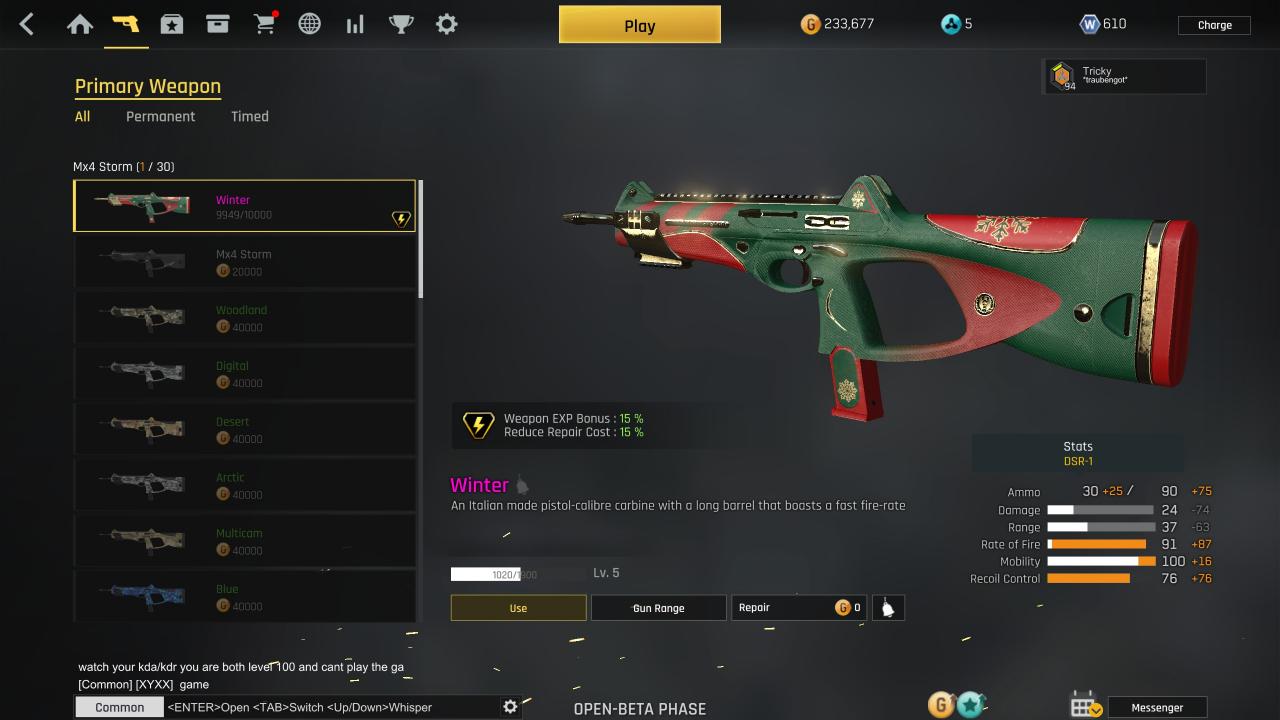Equip the weapon with Use button
Image resolution: width=1280 pixels, height=720 pixels.
518,608
